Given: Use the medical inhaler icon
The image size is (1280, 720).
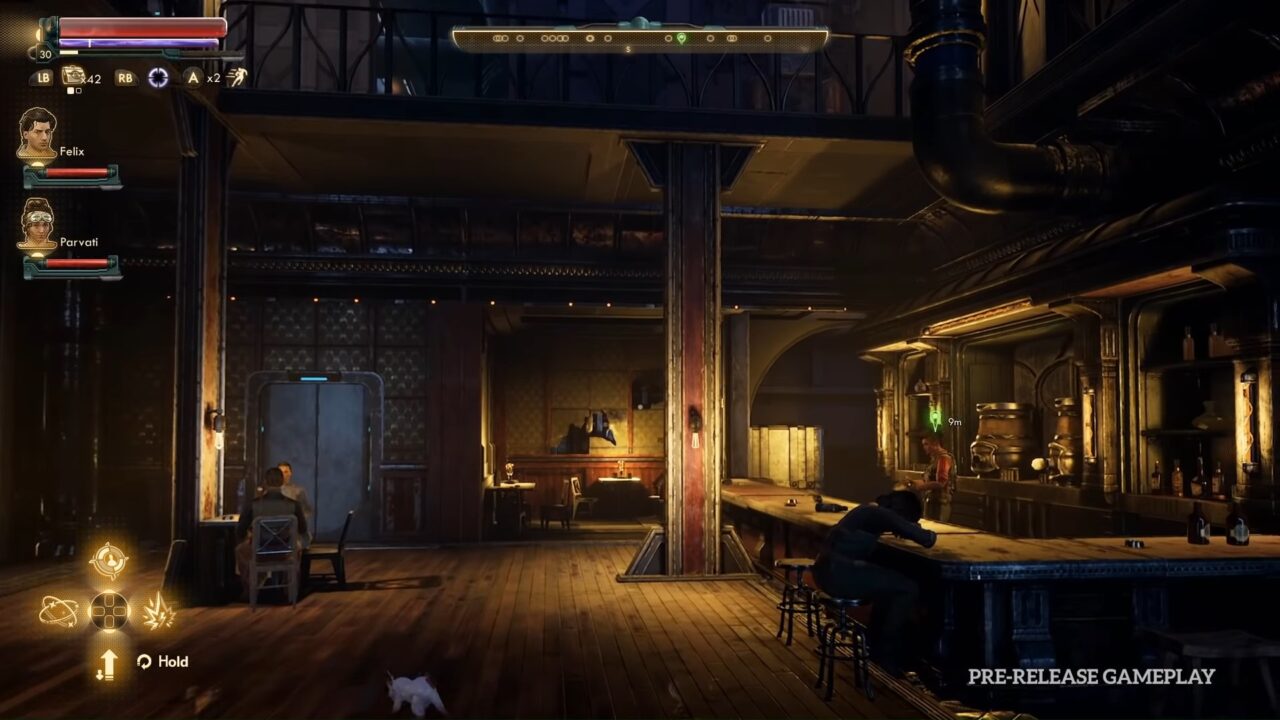Looking at the screenshot, I should [73, 76].
